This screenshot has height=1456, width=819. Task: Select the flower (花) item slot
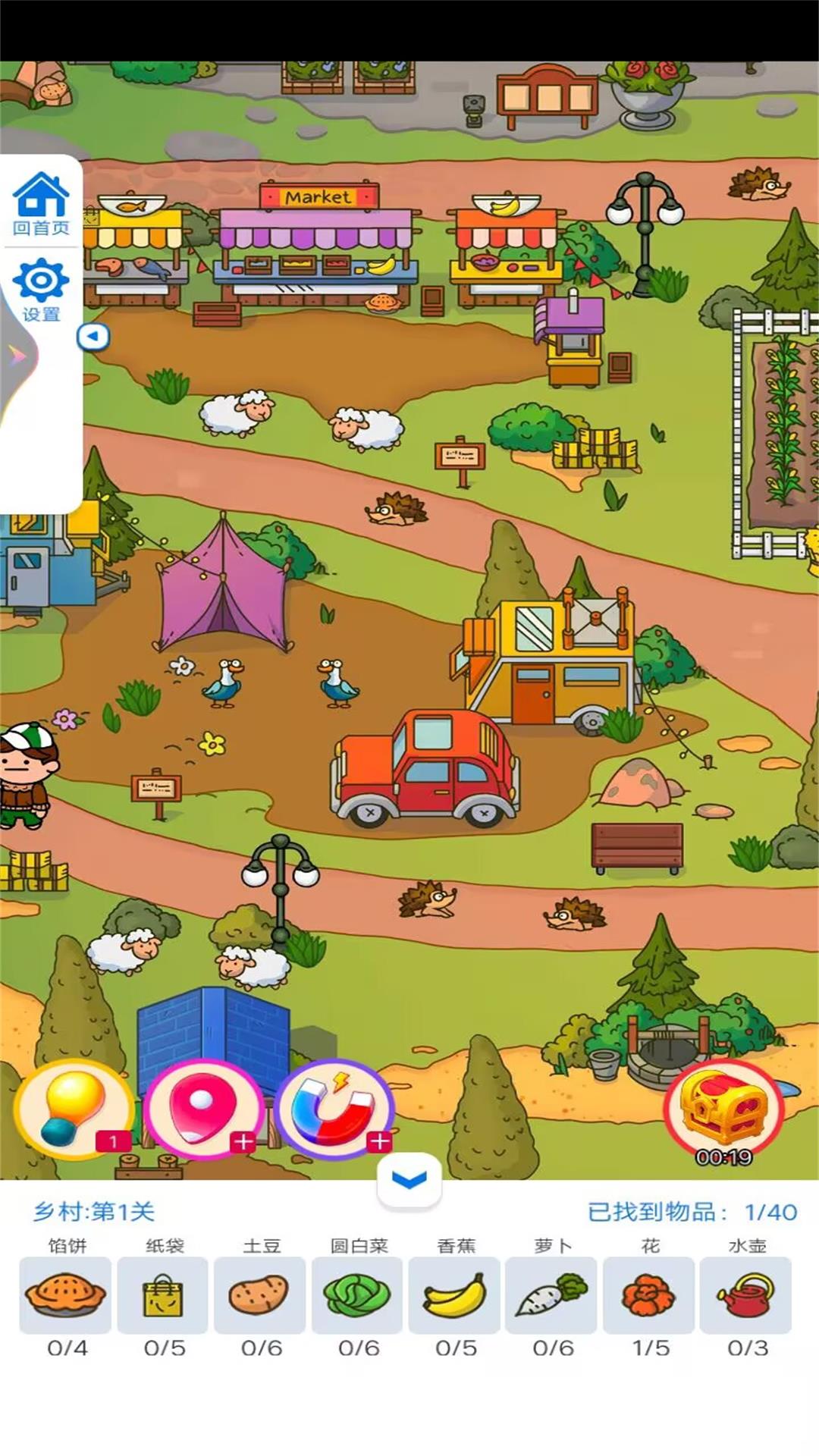tap(648, 1295)
